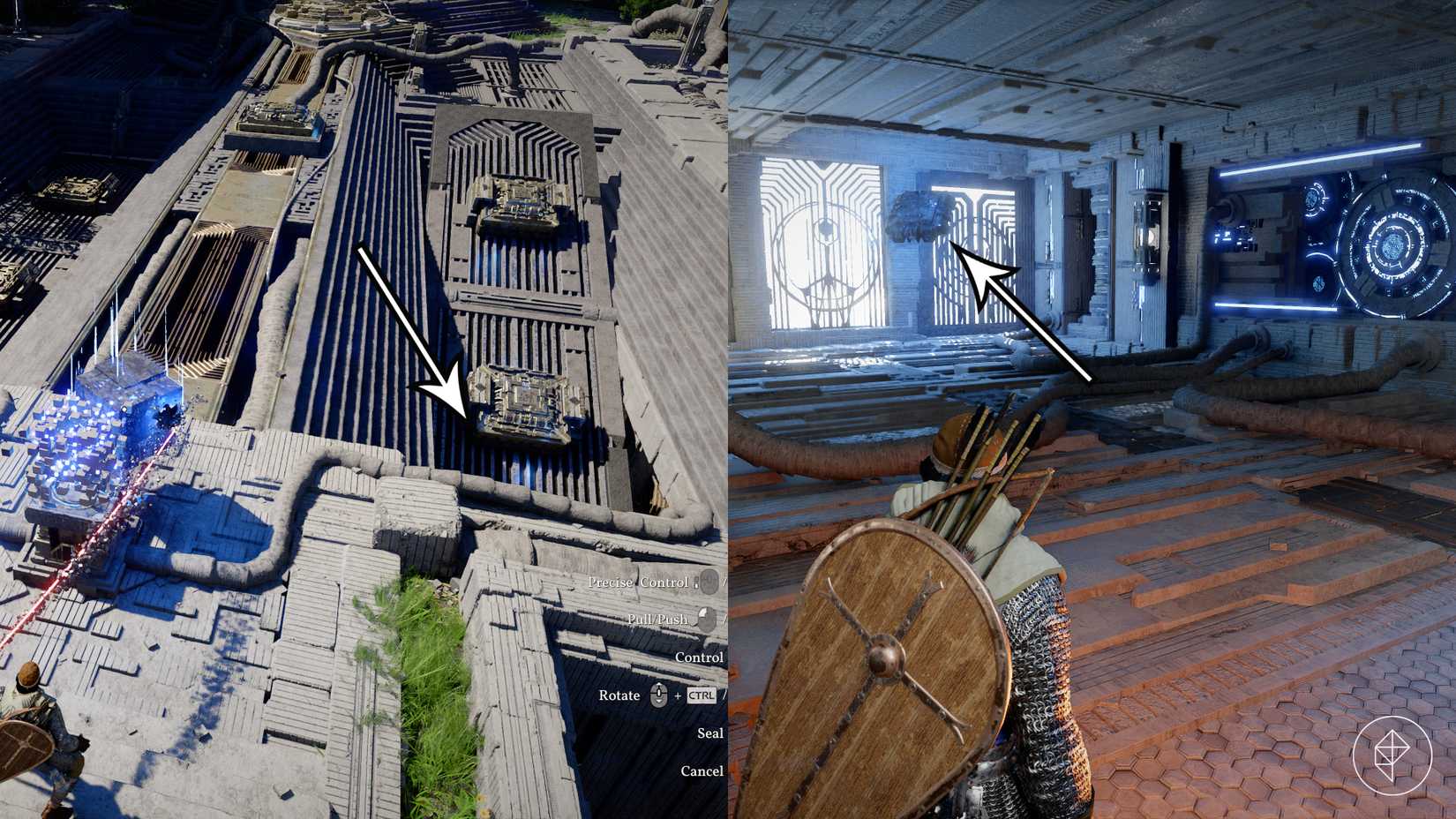Screen dimensions: 1456x819
Task: Click the scroll wheel icon next to Rotate
Action: [658, 695]
